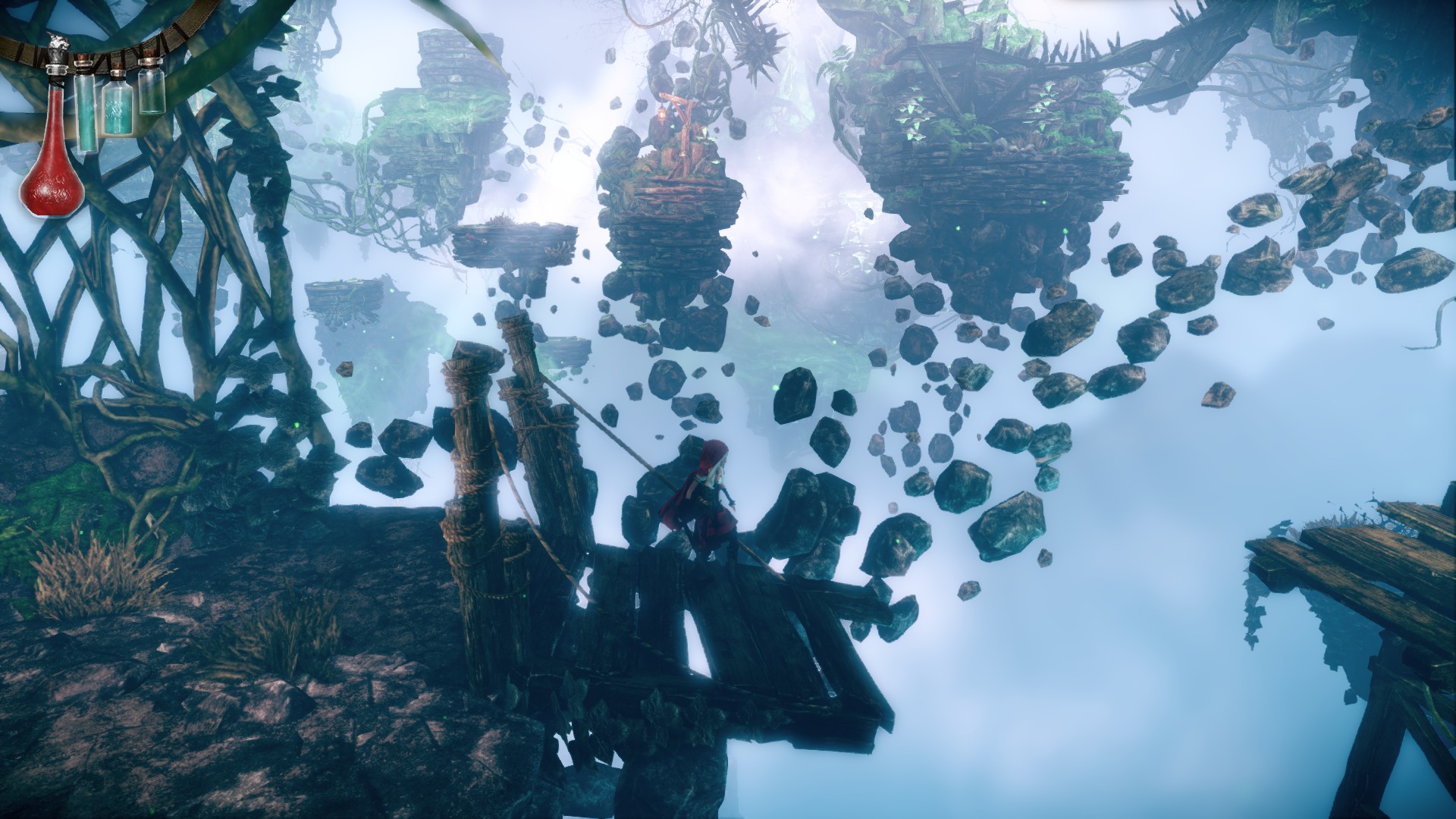Click the wolf-head stopper on the red flask

(58, 47)
